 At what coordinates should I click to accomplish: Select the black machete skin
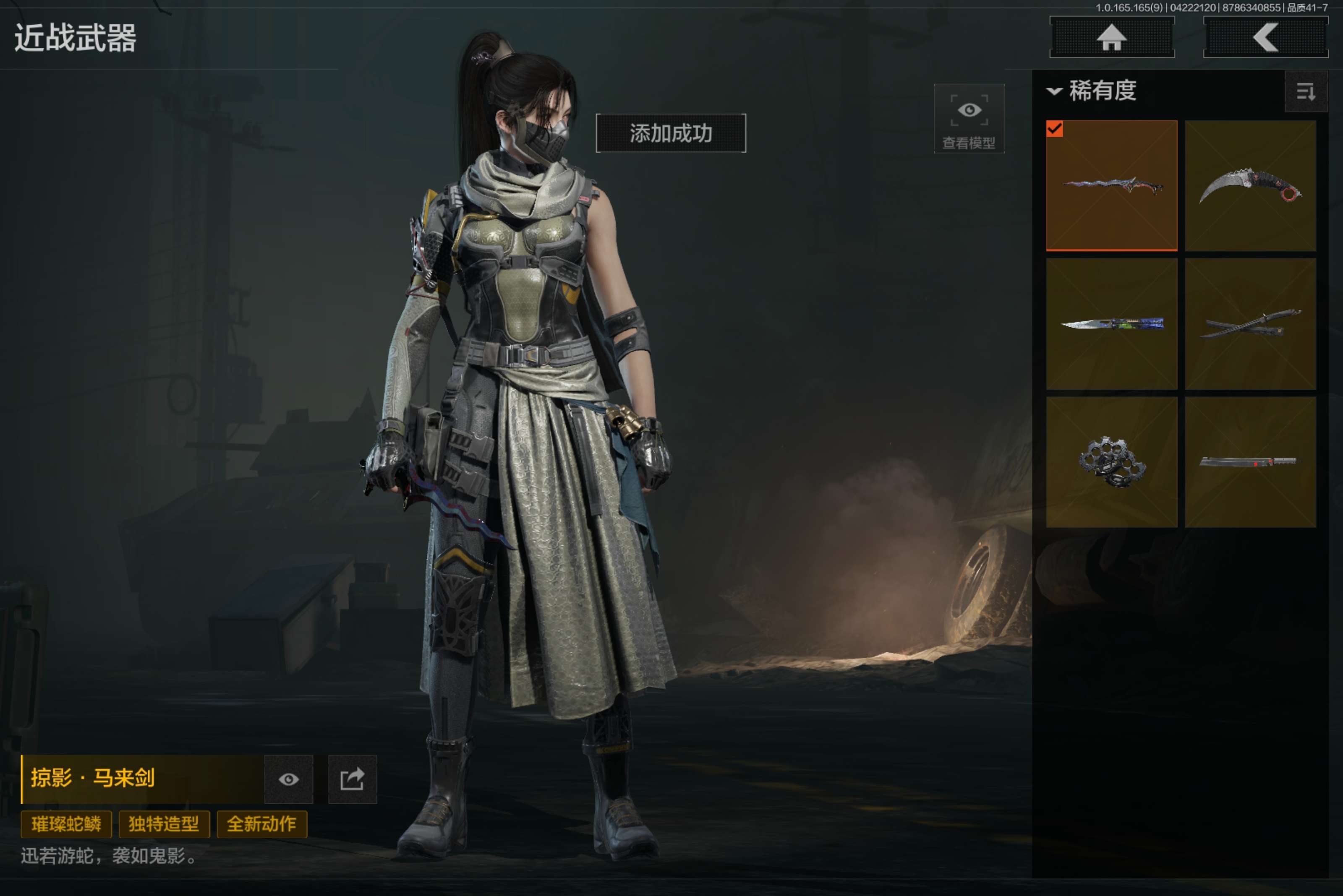click(1250, 462)
